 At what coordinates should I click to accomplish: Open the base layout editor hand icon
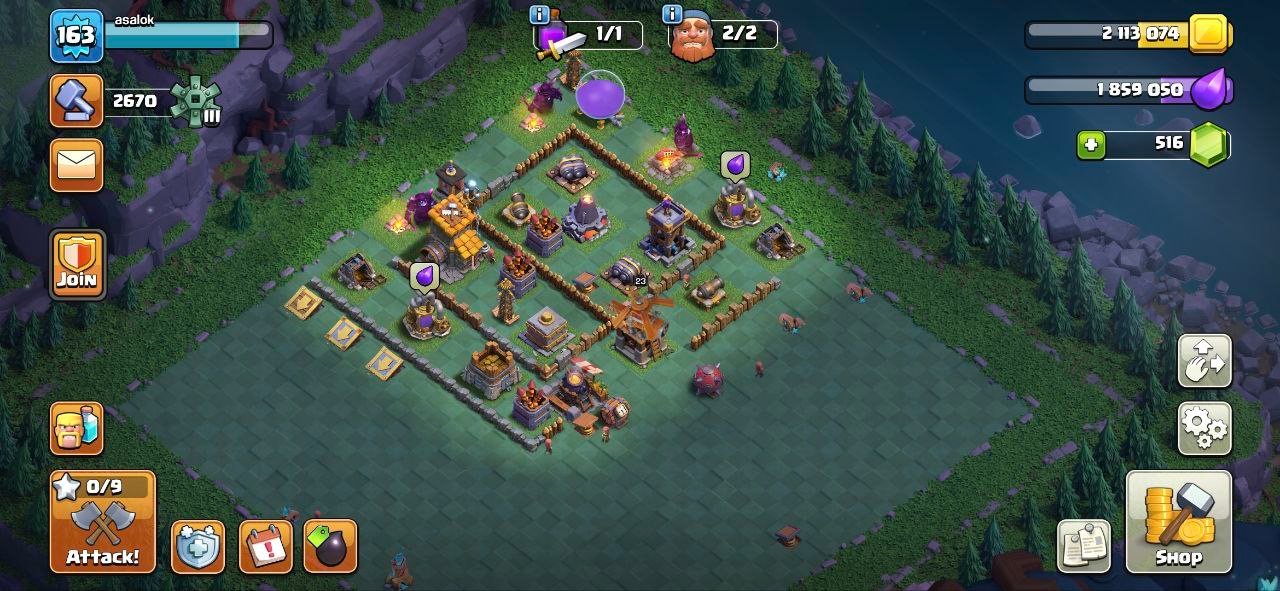(x=1205, y=361)
